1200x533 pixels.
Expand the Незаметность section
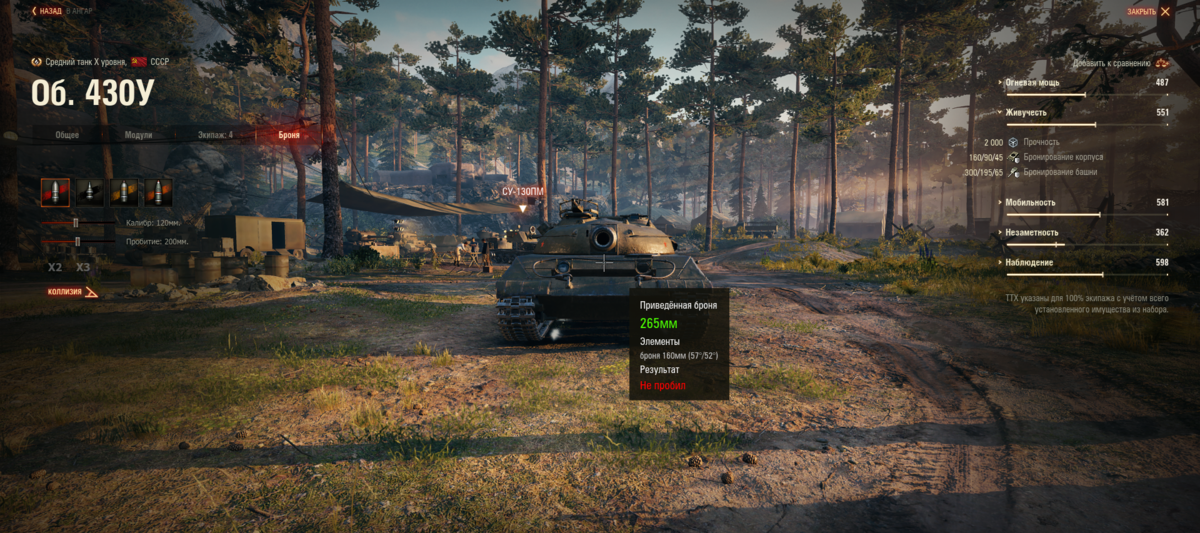click(1030, 232)
